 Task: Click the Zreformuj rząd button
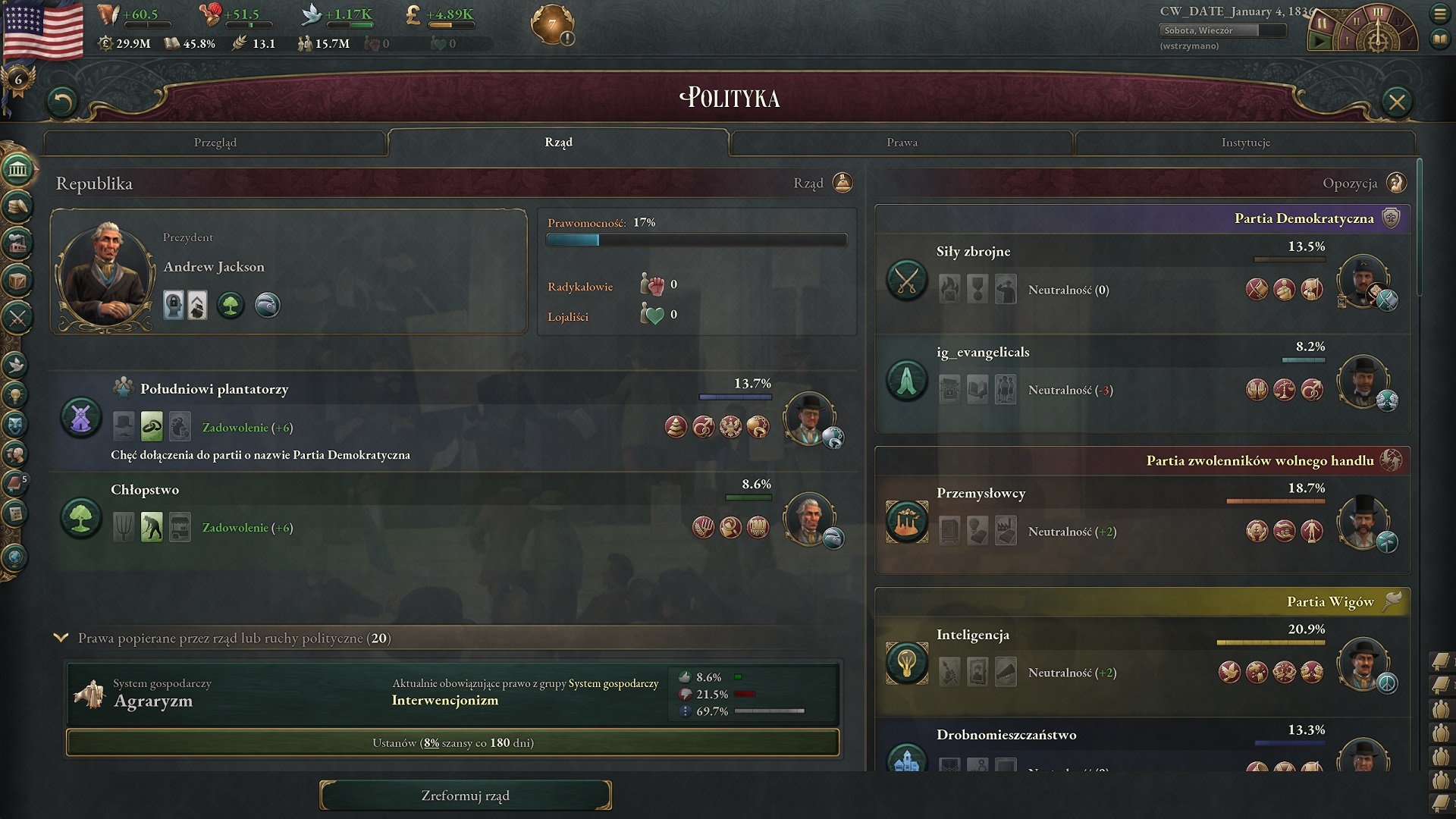coord(465,795)
